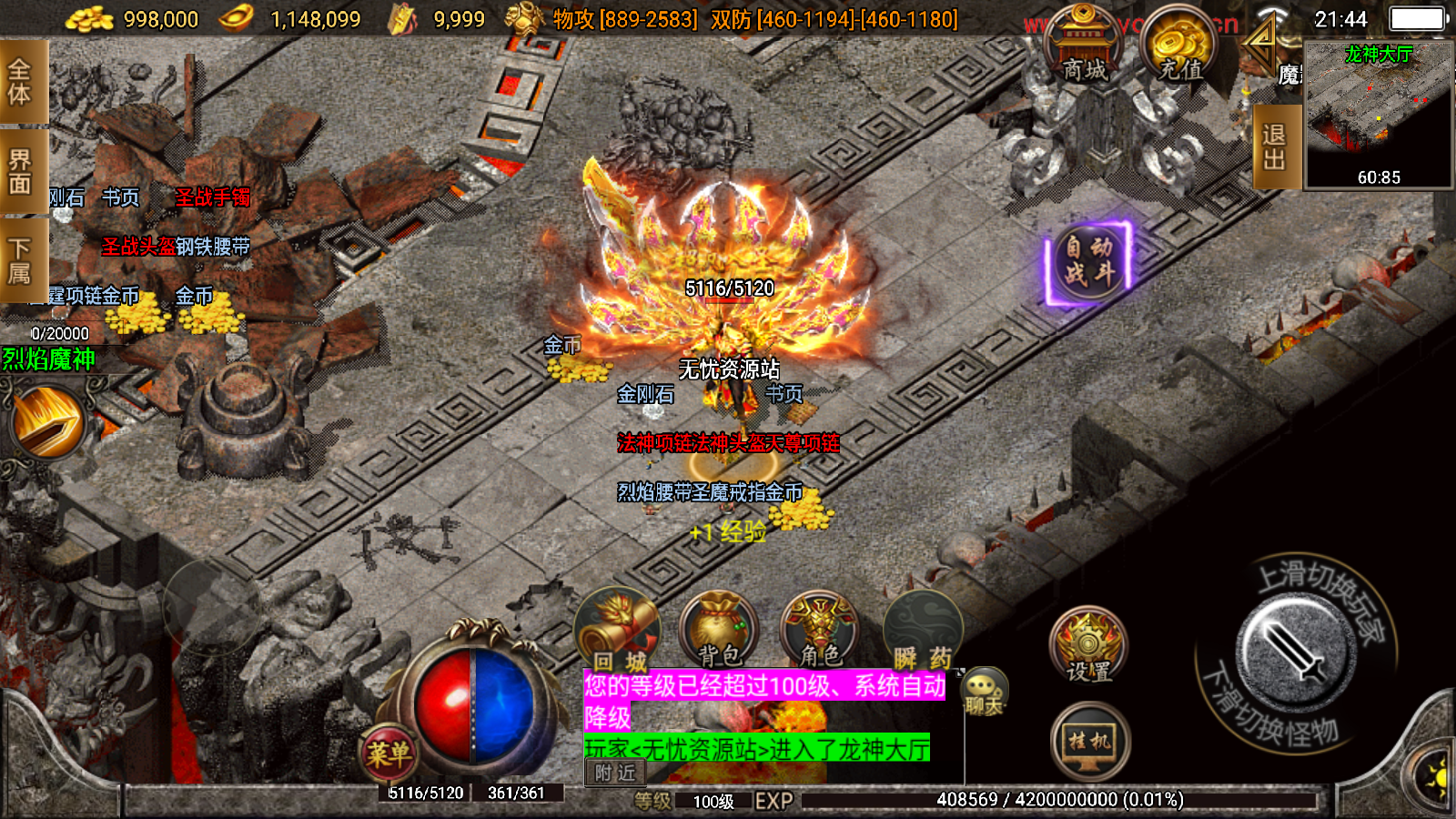Use the 回城 return-to-town scroll
This screenshot has height=819, width=1456.
click(x=619, y=630)
